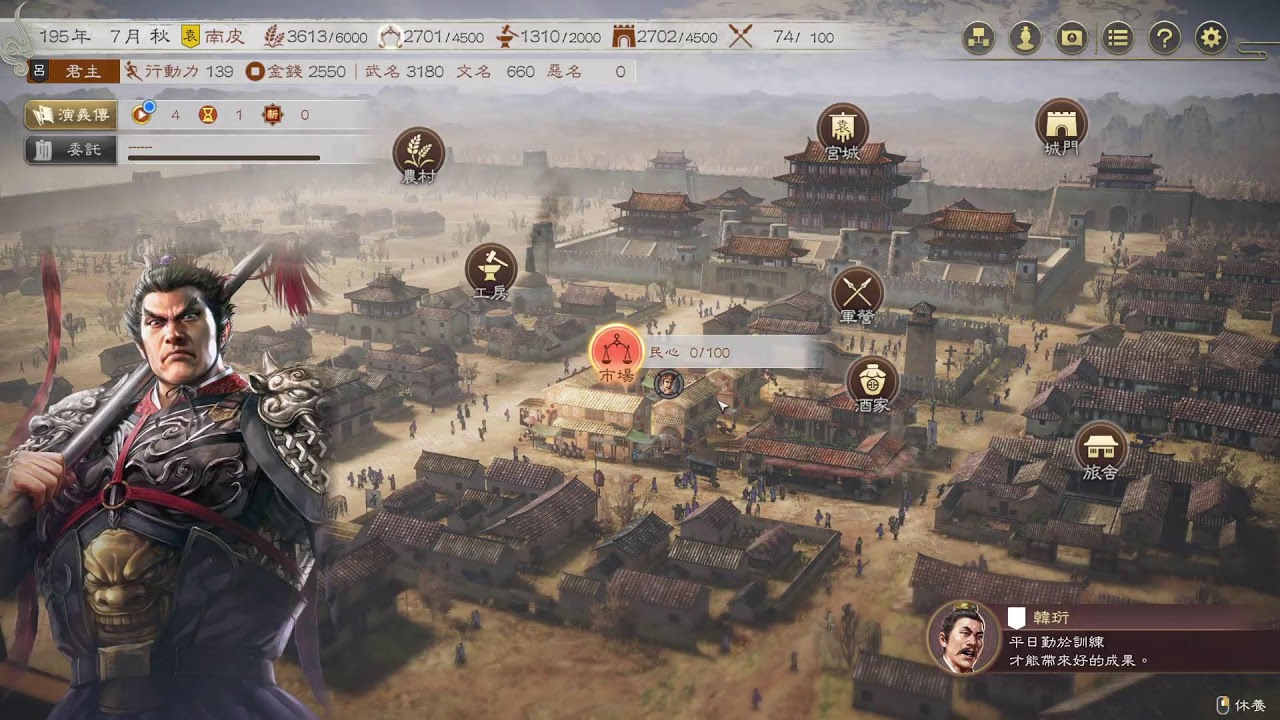
Task: Open the question mark help icon
Action: pyautogui.click(x=1164, y=38)
